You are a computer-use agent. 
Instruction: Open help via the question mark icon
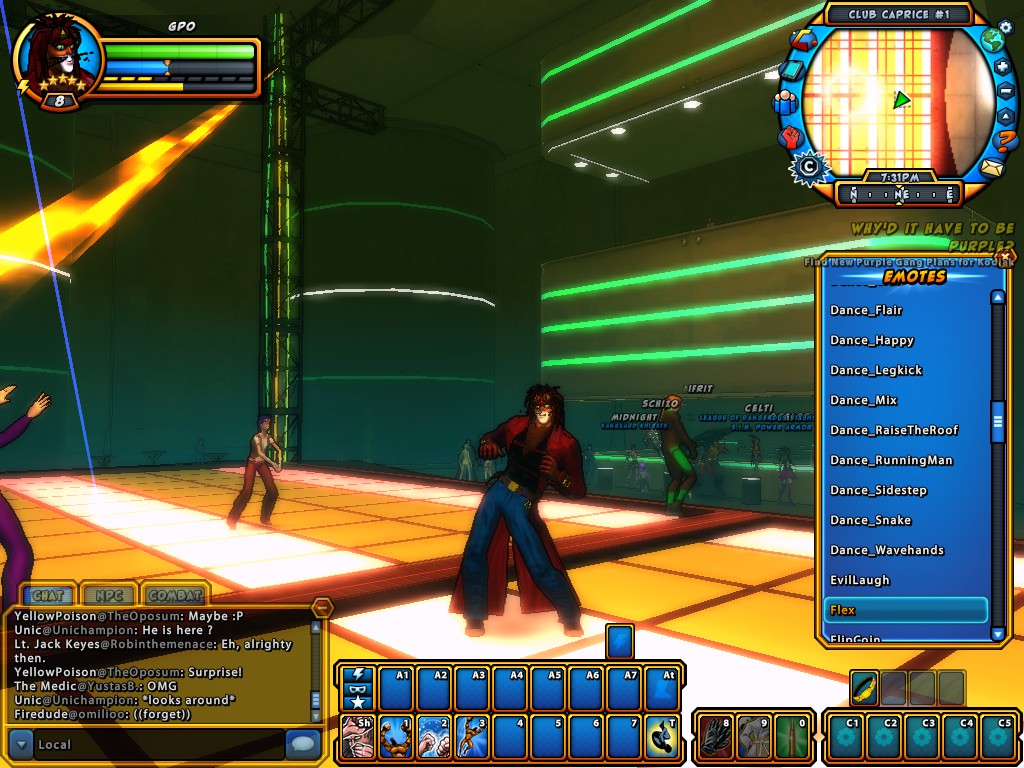[x=1005, y=141]
